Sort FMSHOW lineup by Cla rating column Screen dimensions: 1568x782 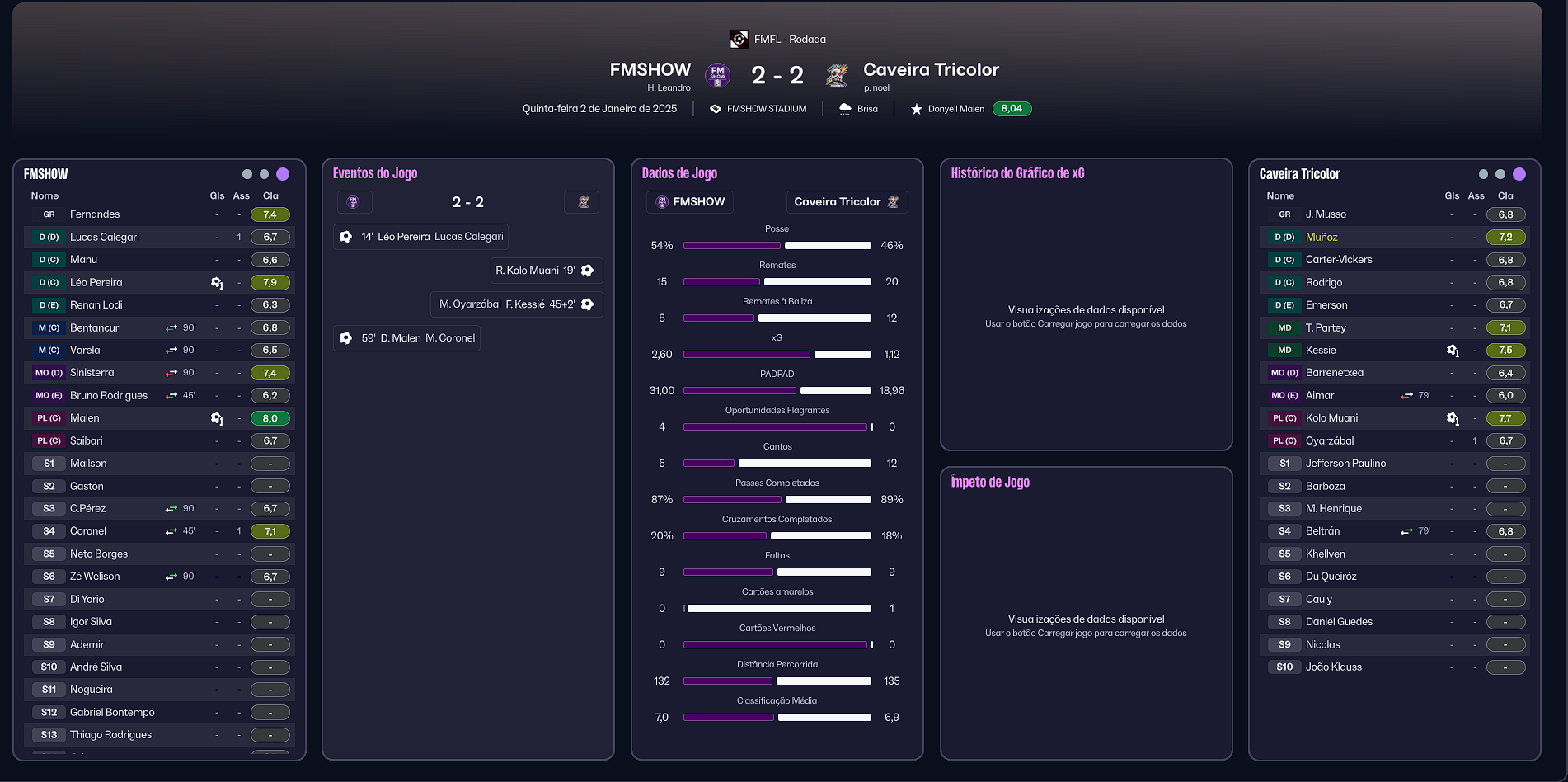tap(270, 196)
